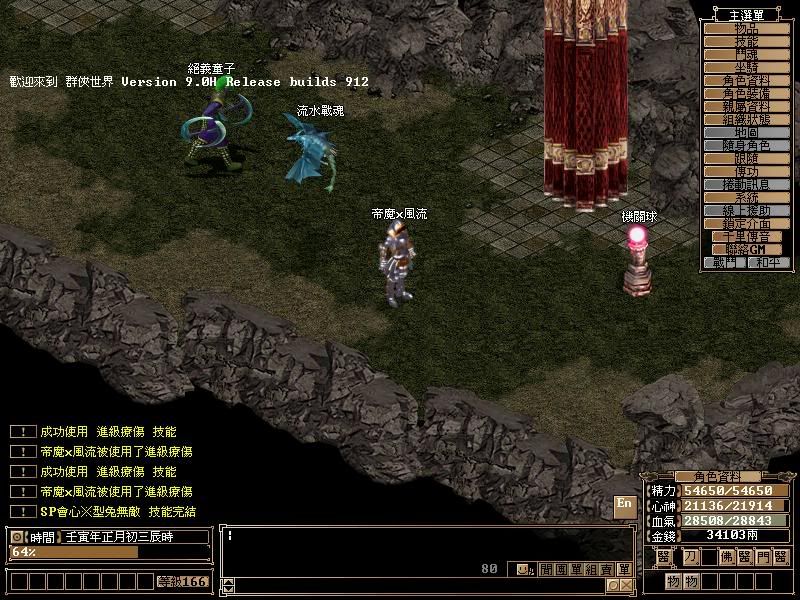Open the 親屬資料 relations entry
The image size is (800, 600).
coord(748,107)
